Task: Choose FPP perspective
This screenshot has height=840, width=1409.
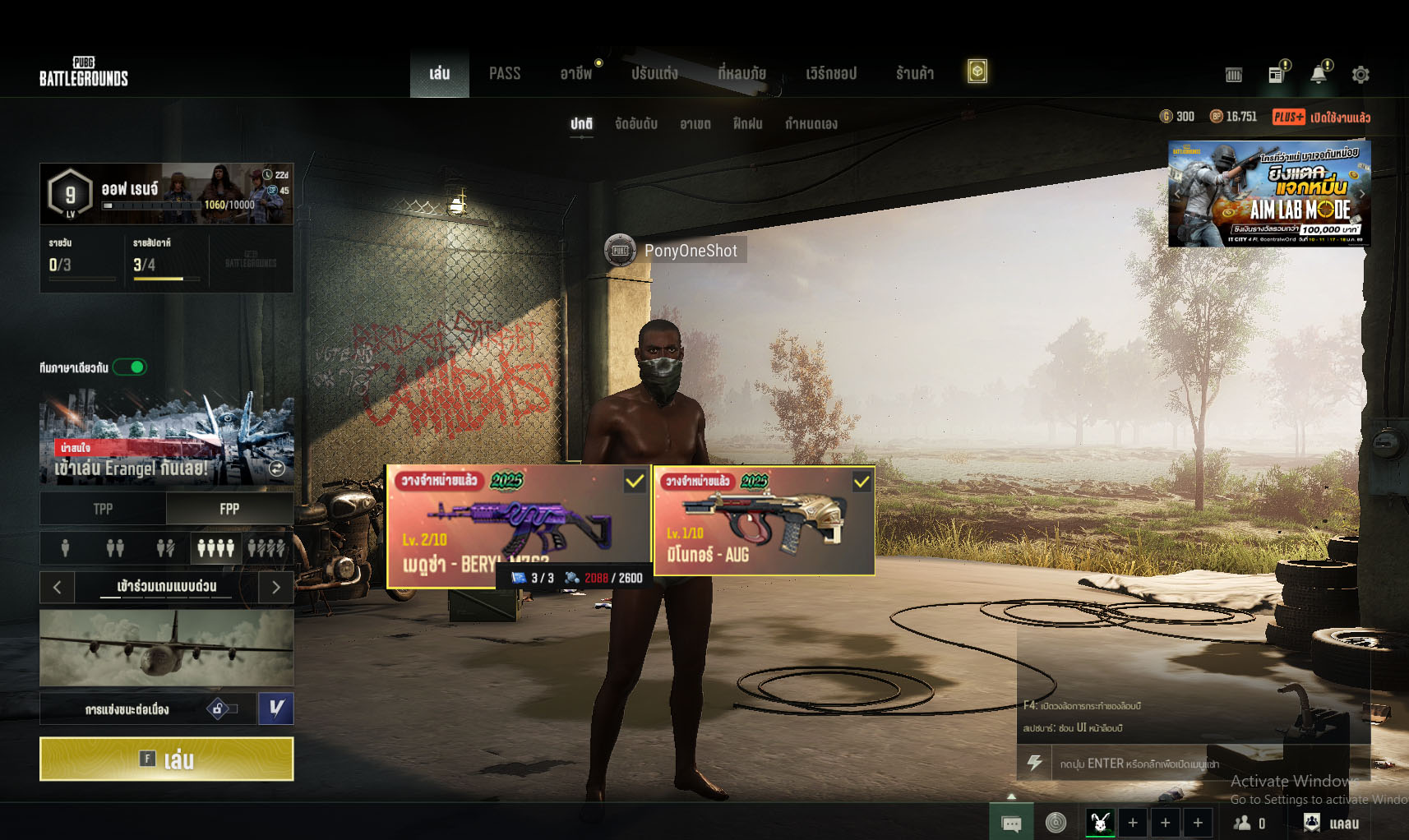Action: [x=229, y=510]
